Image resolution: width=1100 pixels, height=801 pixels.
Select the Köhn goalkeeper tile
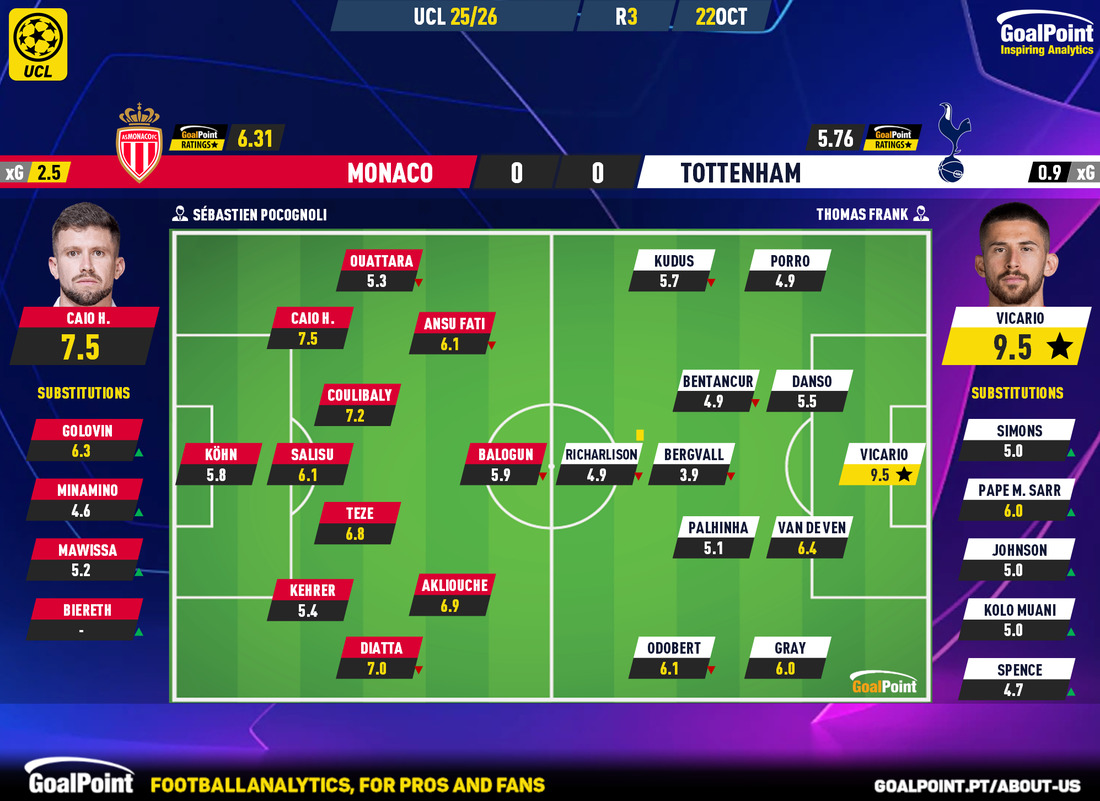pos(219,465)
